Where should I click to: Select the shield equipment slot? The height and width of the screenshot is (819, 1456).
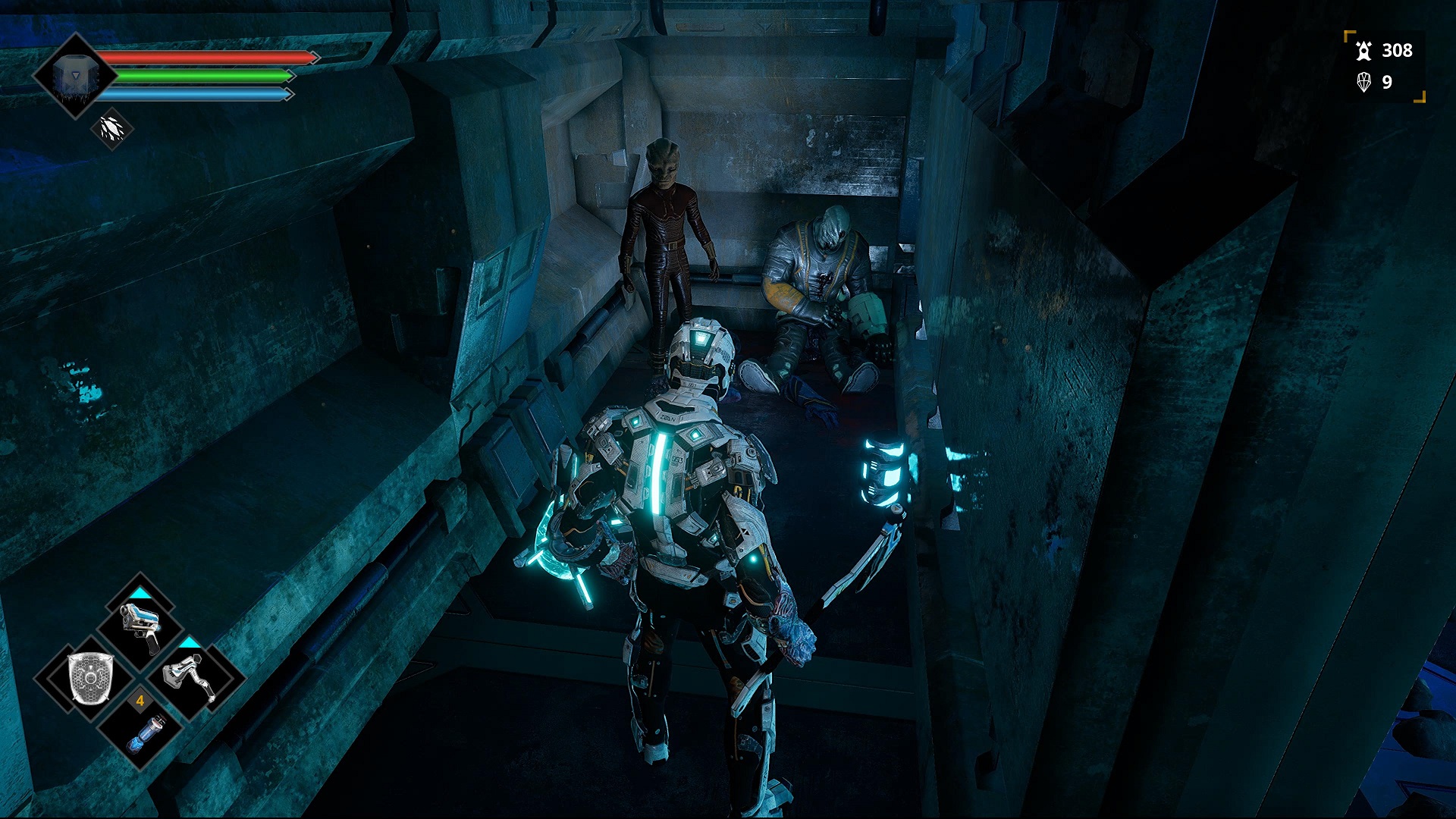[x=91, y=677]
